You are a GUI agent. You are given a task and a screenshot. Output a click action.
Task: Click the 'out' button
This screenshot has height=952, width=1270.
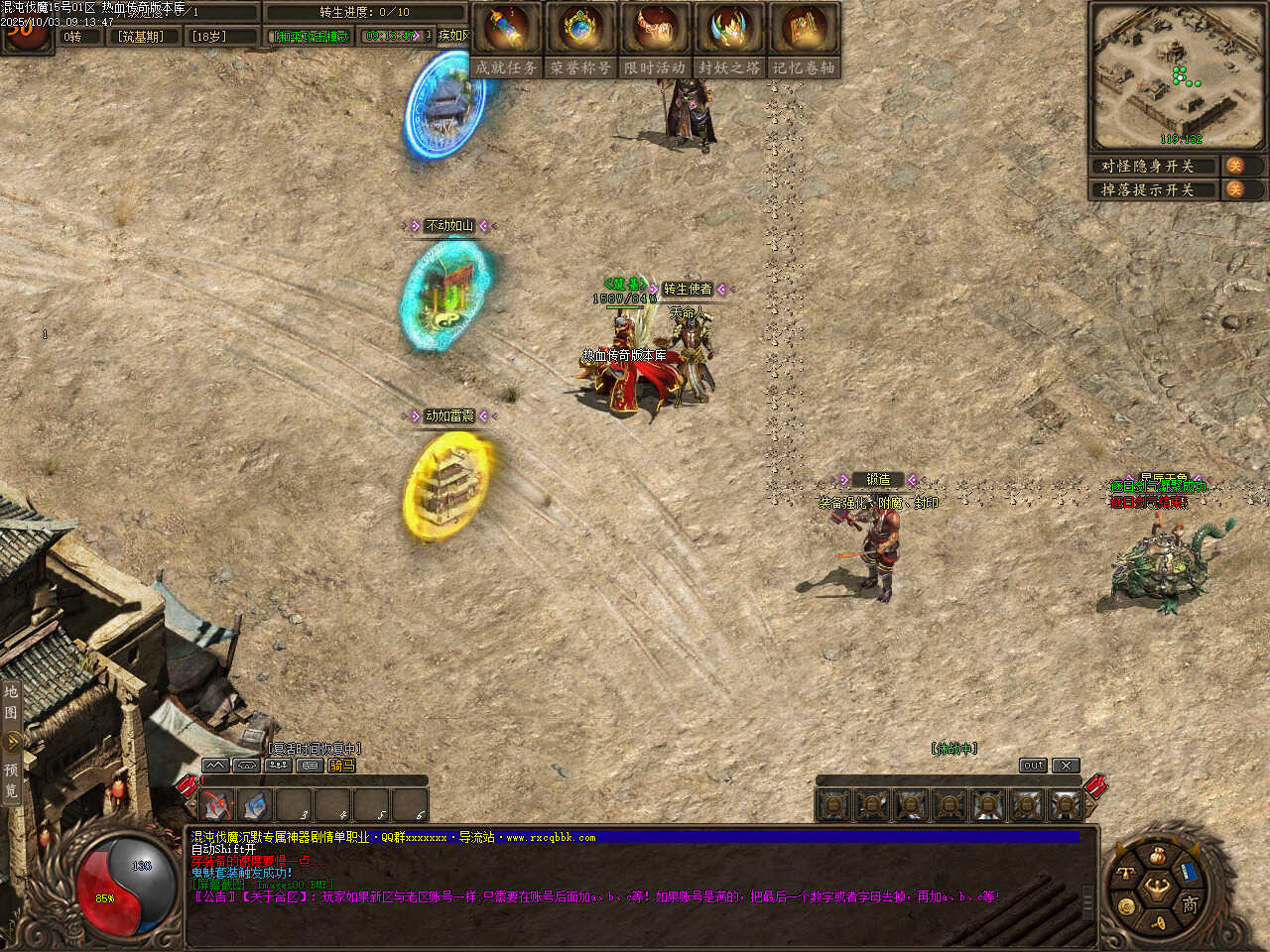pyautogui.click(x=1033, y=766)
